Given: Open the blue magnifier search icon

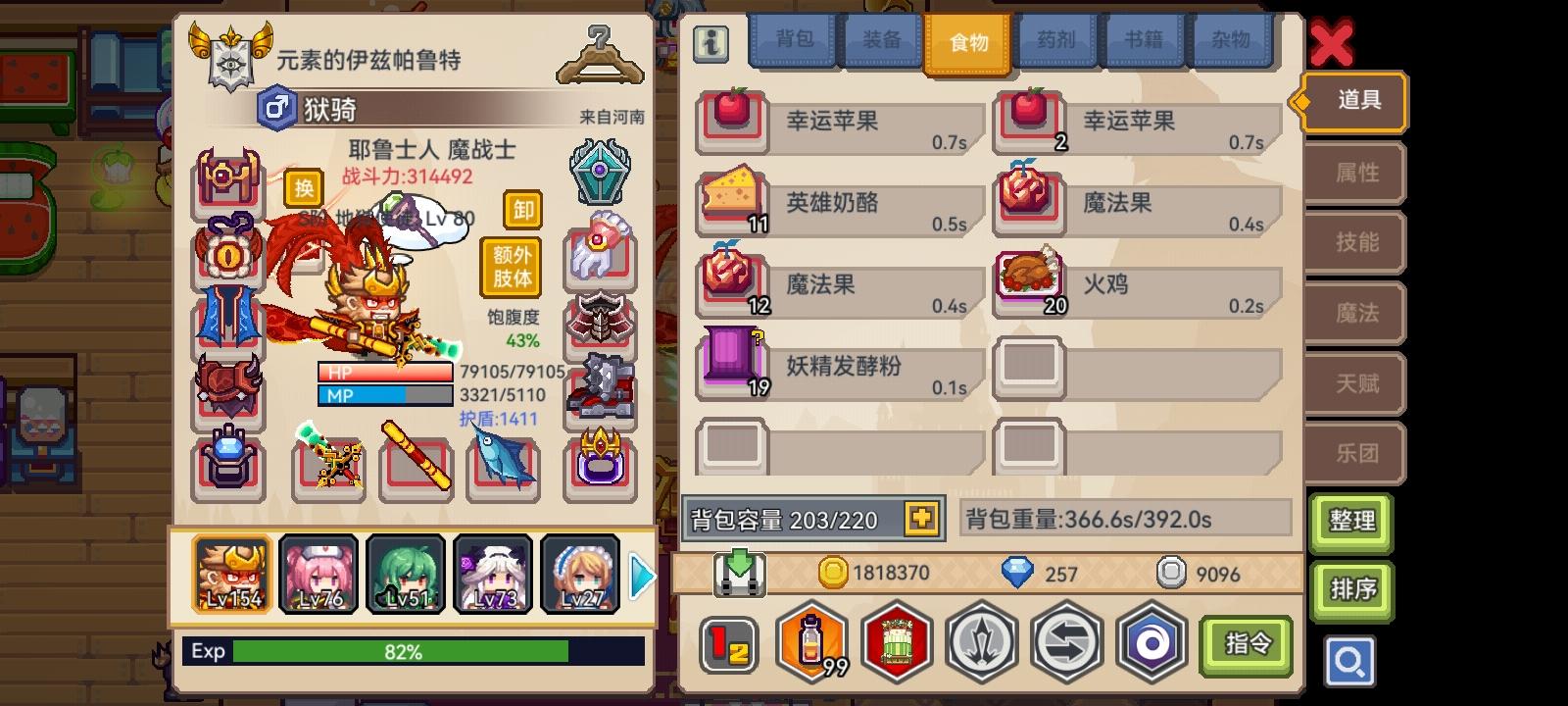Looking at the screenshot, I should pyautogui.click(x=1350, y=662).
